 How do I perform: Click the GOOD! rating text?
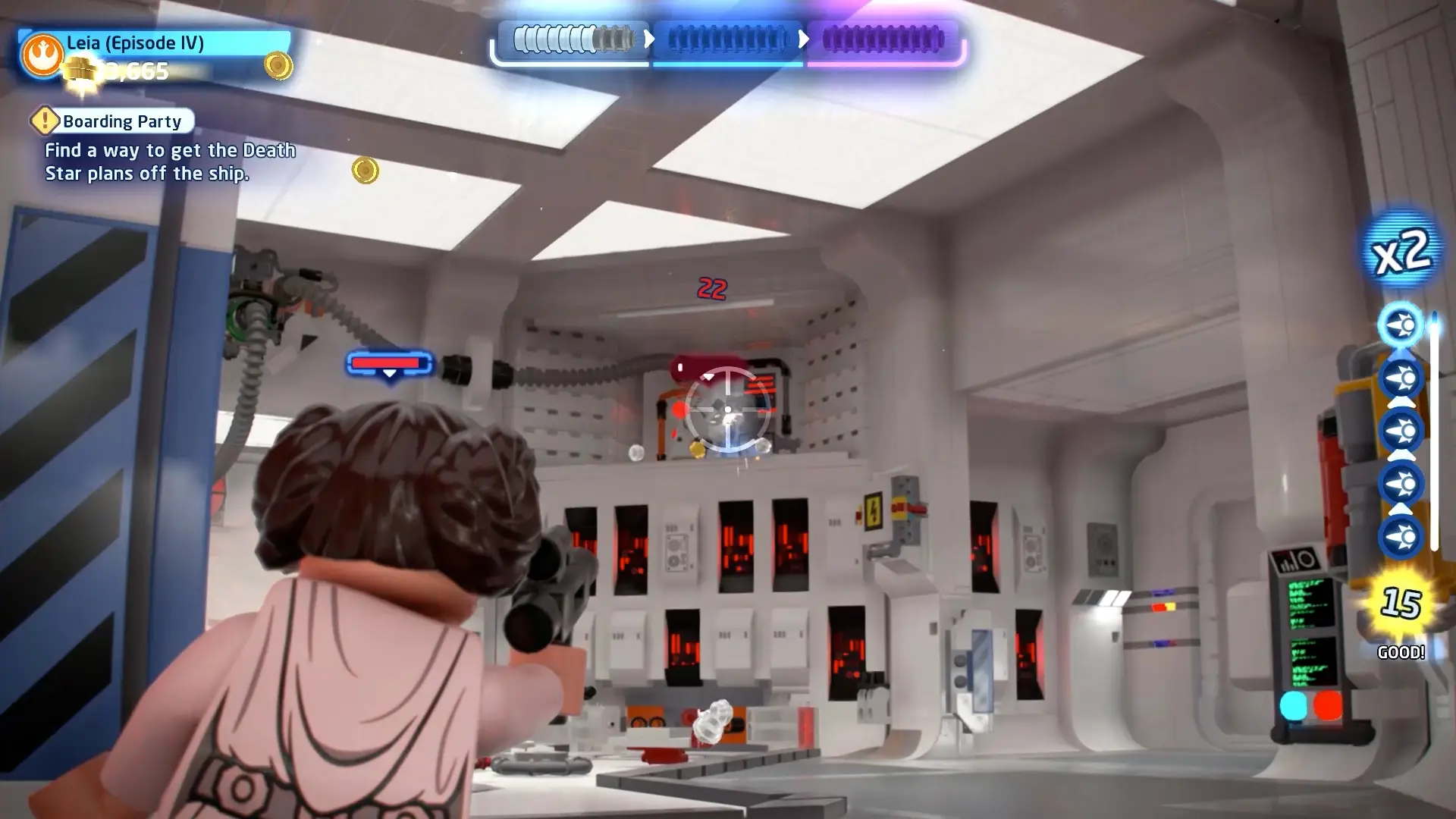1401,650
